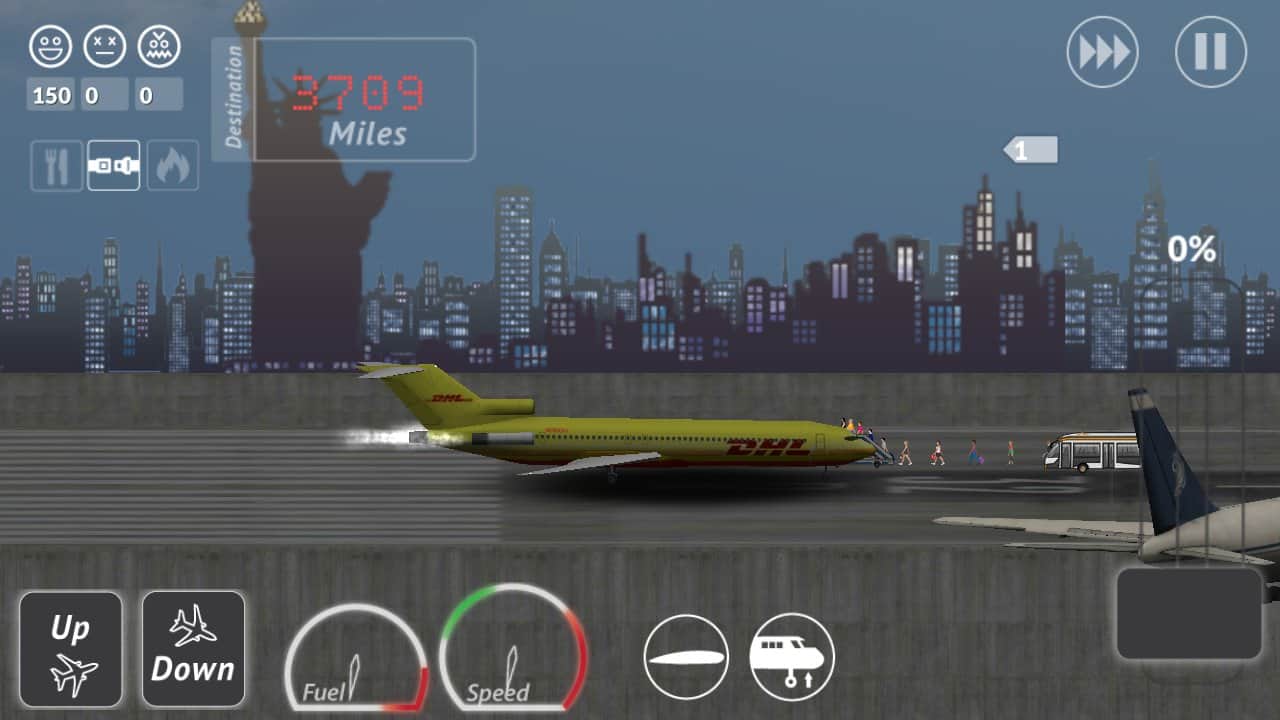Activate the fast-forward button
1280x720 pixels.
1102,52
